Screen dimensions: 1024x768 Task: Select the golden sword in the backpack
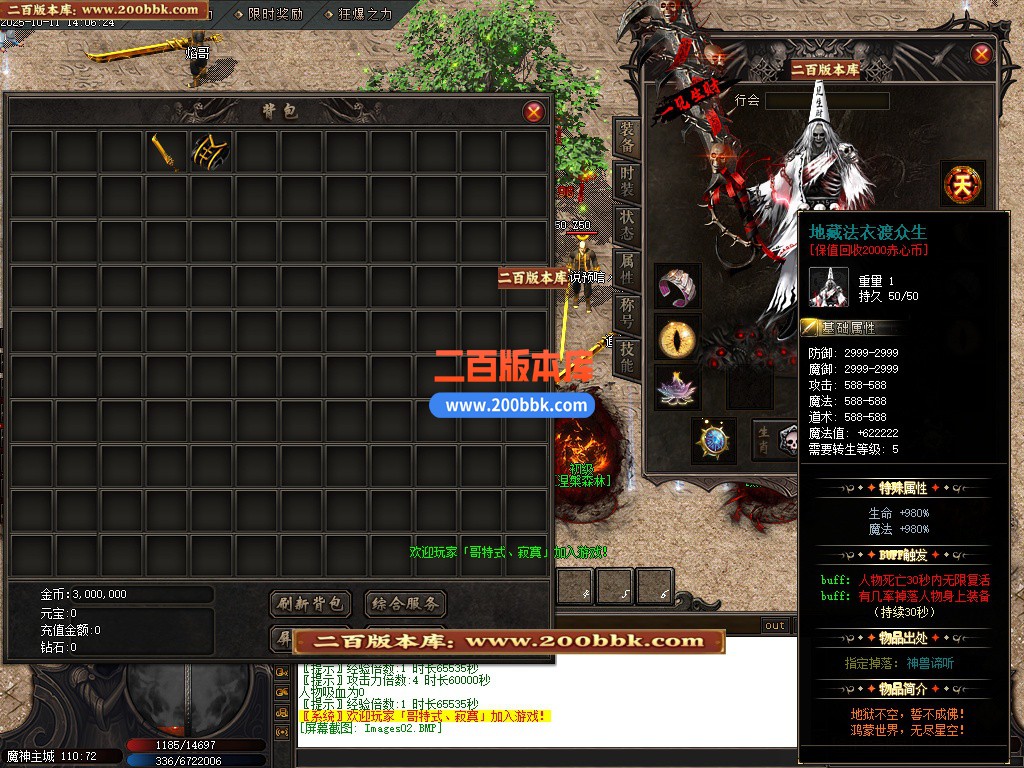coord(167,151)
